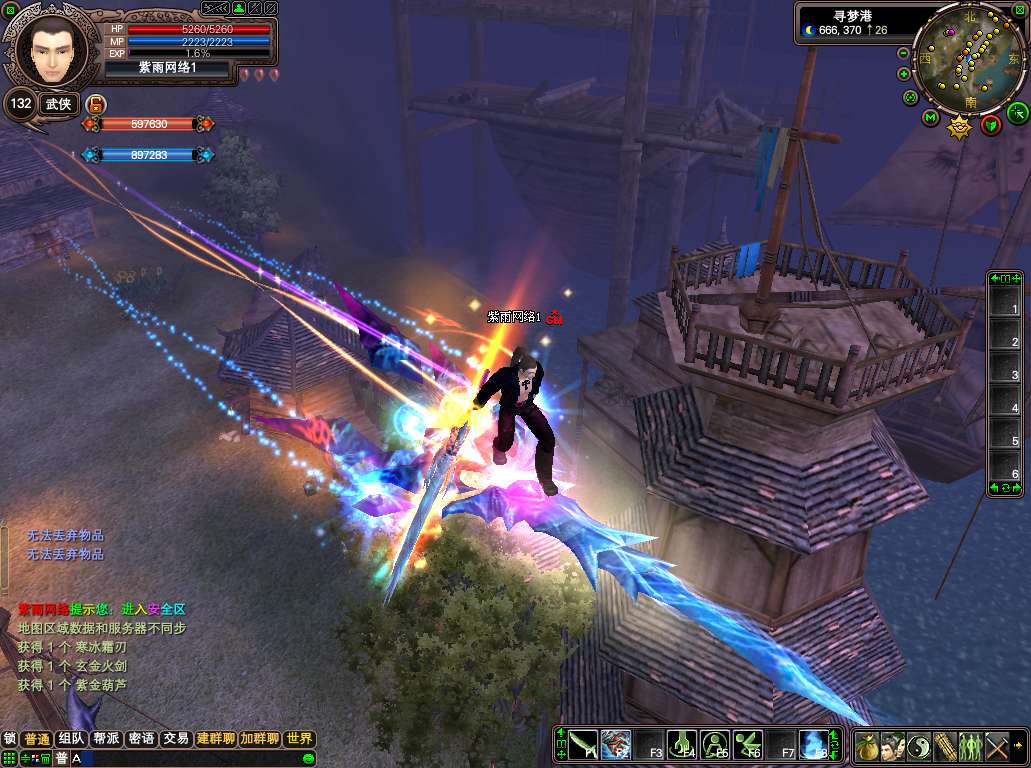The height and width of the screenshot is (768, 1031).
Task: Open the 世界 world chat tab
Action: (x=299, y=739)
